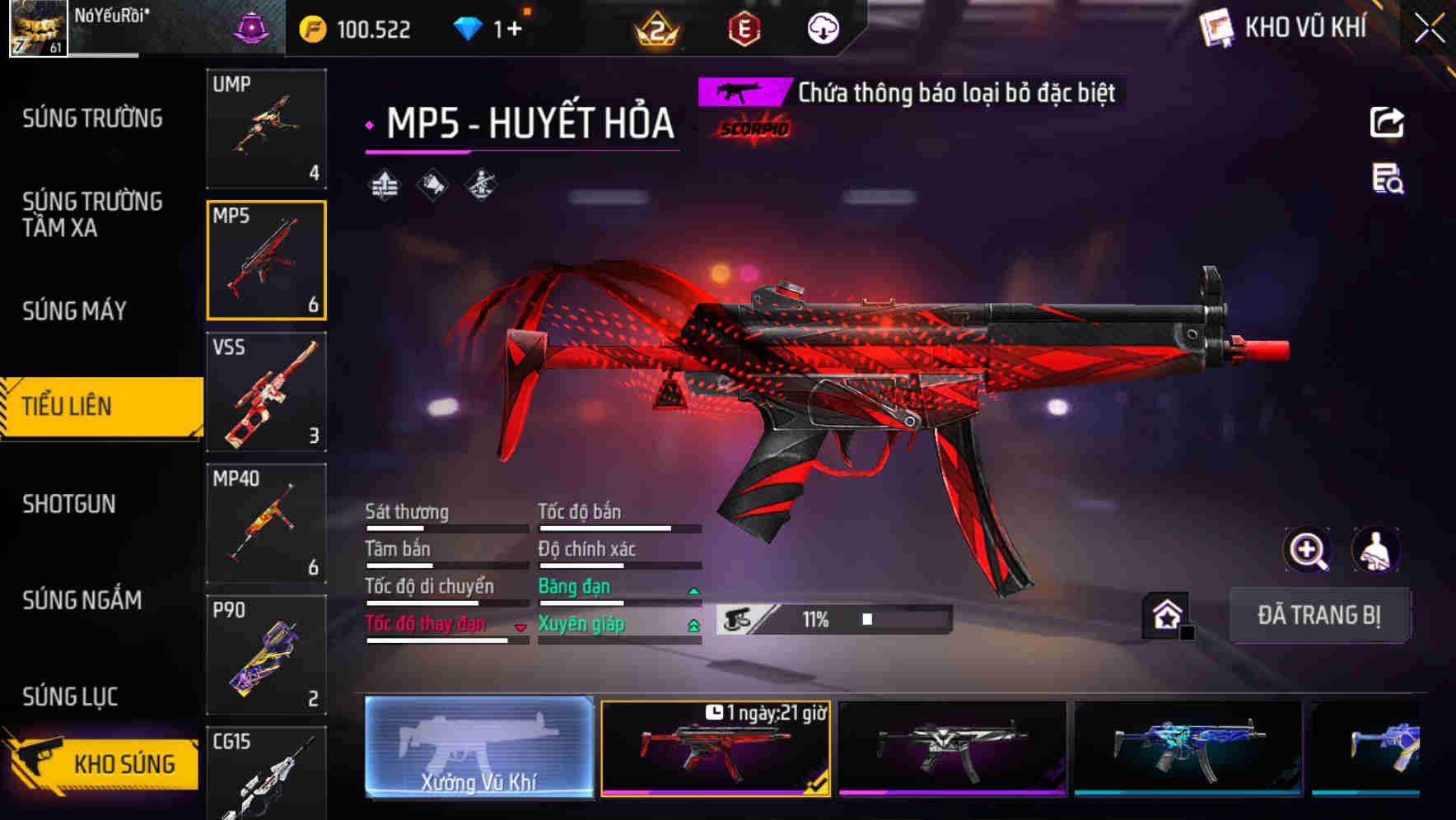Click the upgrade attribute diamond icon
Viewport: 1456px width, 820px height.
click(x=384, y=183)
